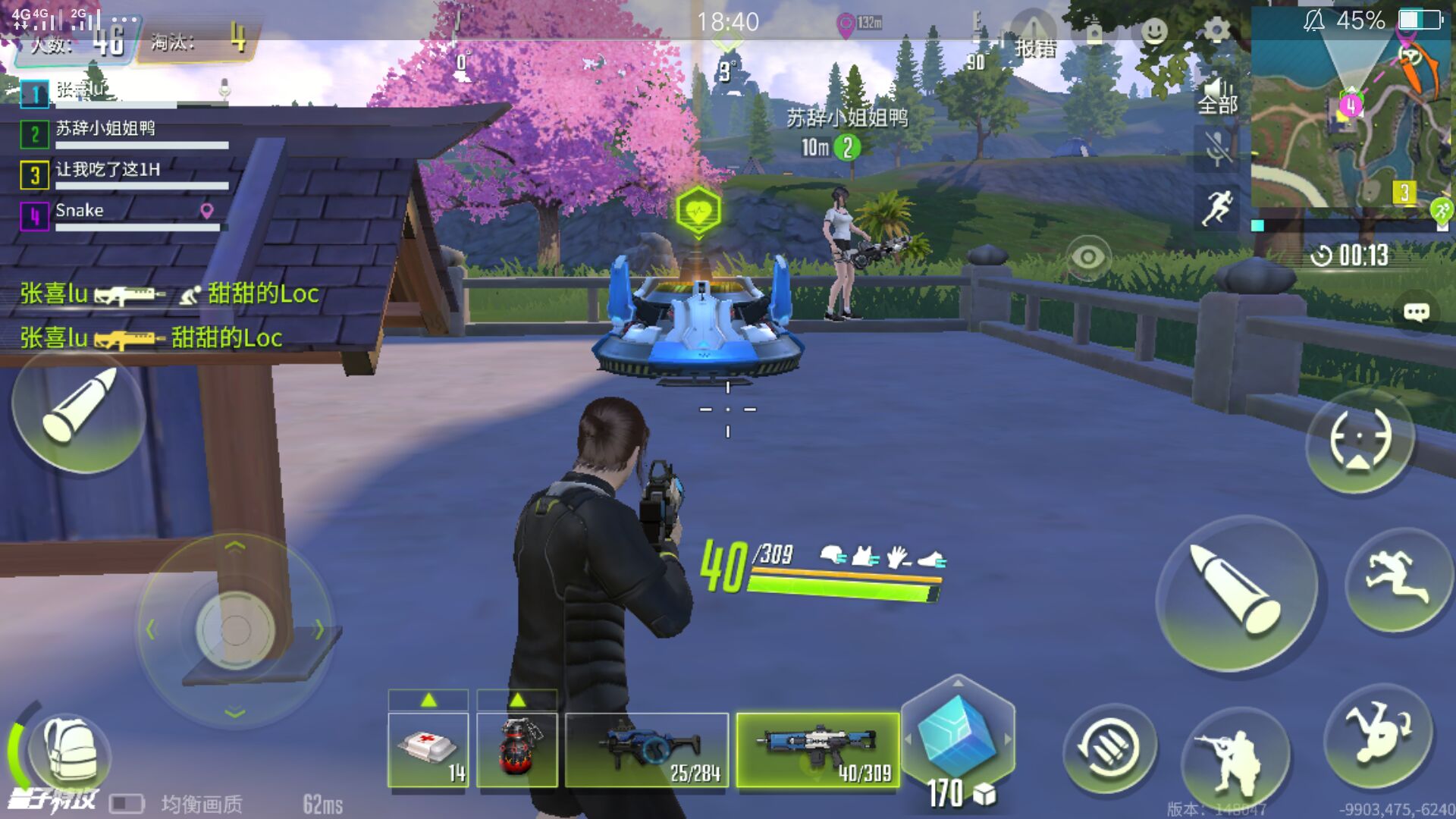1456x819 pixels.
Task: Activate the auto-run sprinting figure icon
Action: 1217,207
